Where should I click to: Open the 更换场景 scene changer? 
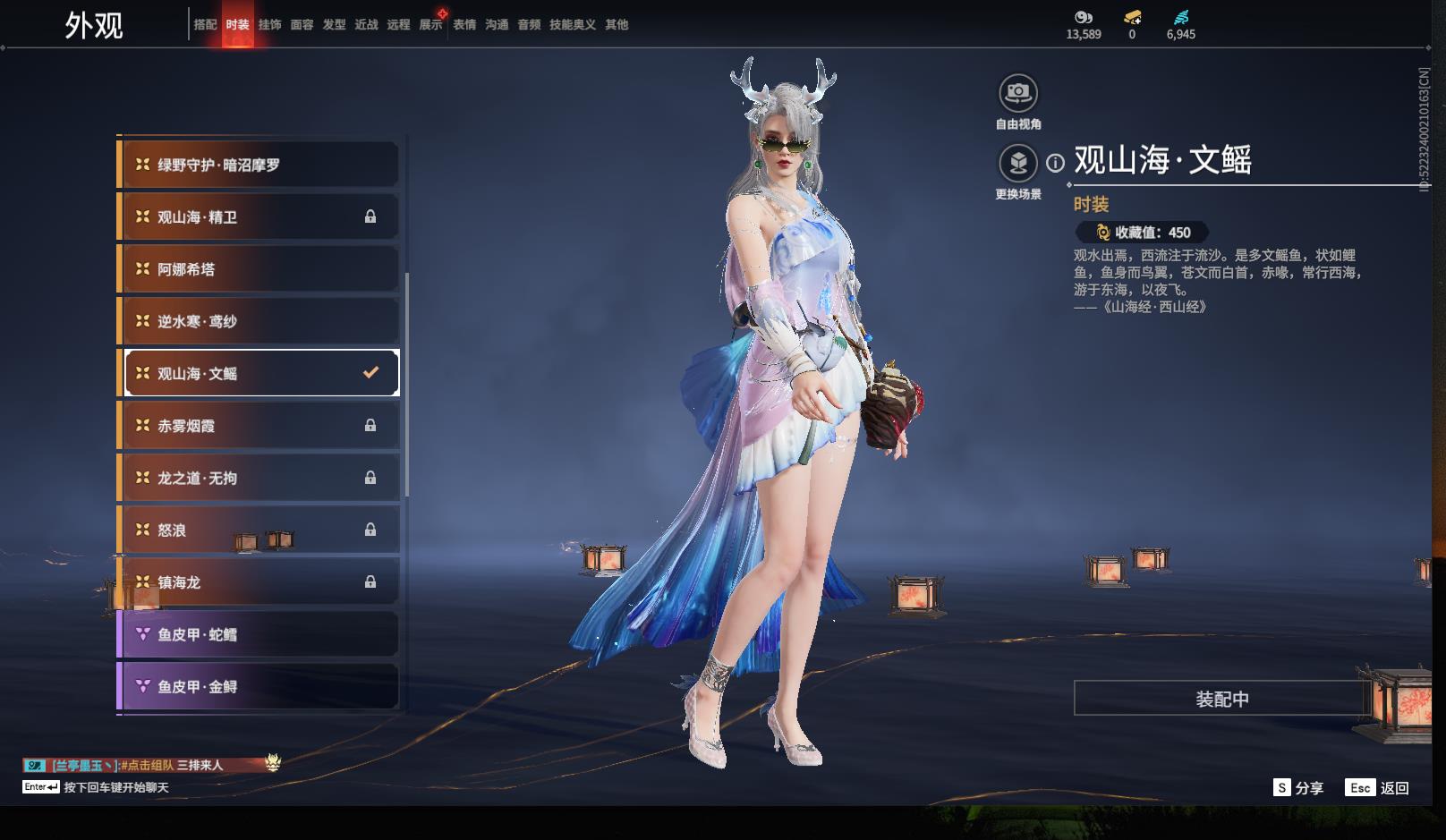[1018, 164]
